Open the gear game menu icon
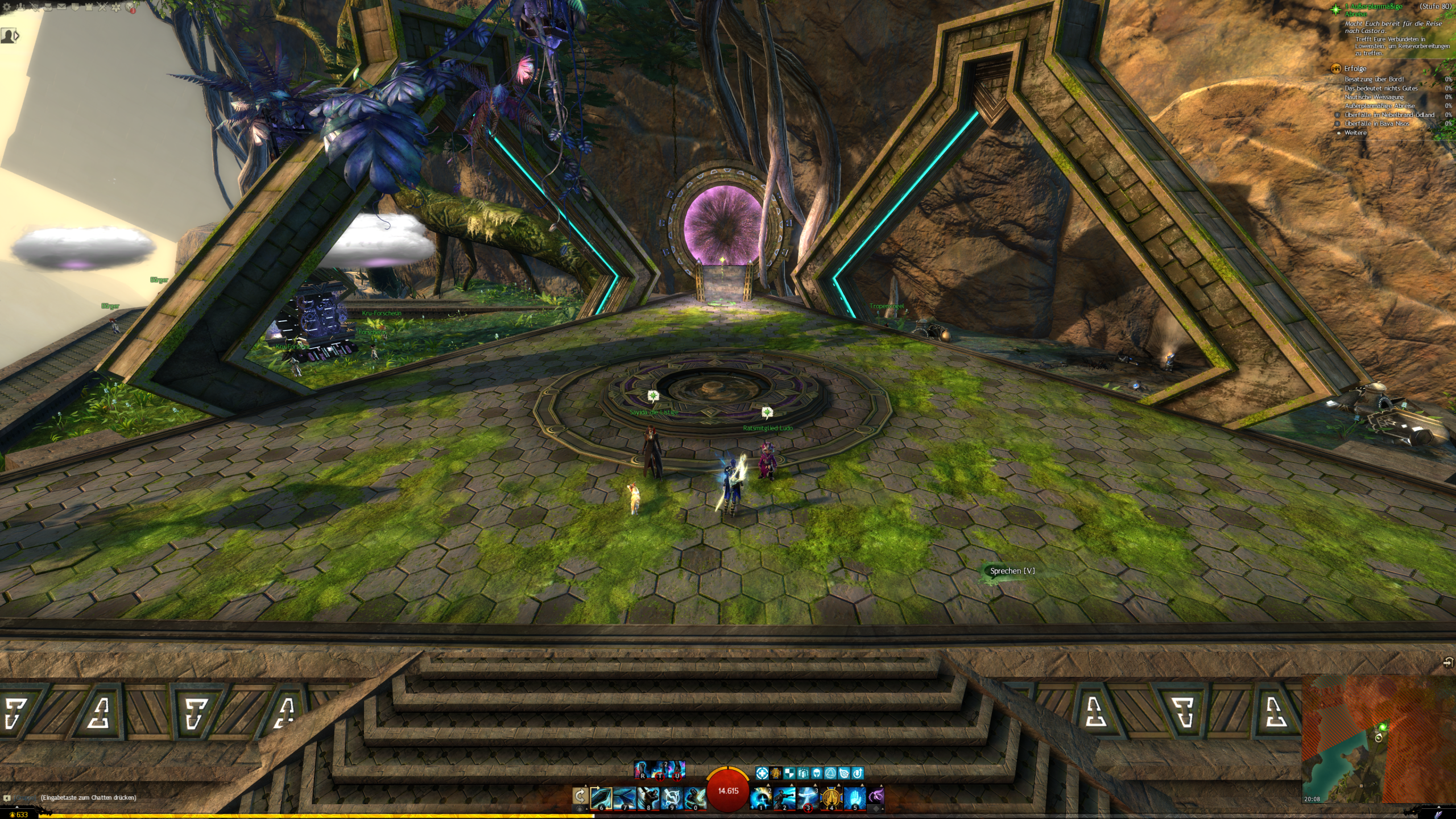The height and width of the screenshot is (819, 1456). [7, 7]
